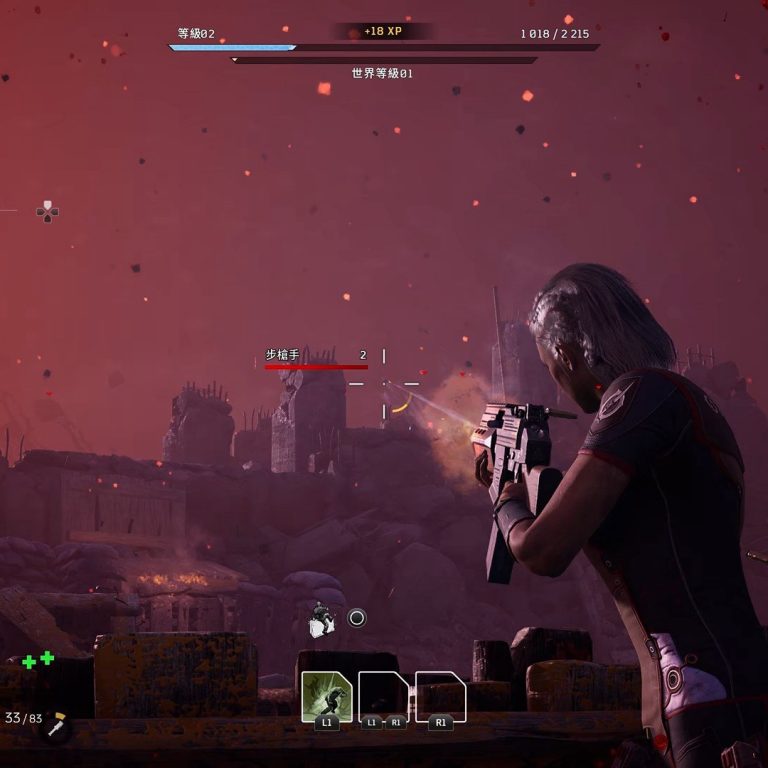Activate the green dash ability slot
768x768 pixels.
coord(326,696)
